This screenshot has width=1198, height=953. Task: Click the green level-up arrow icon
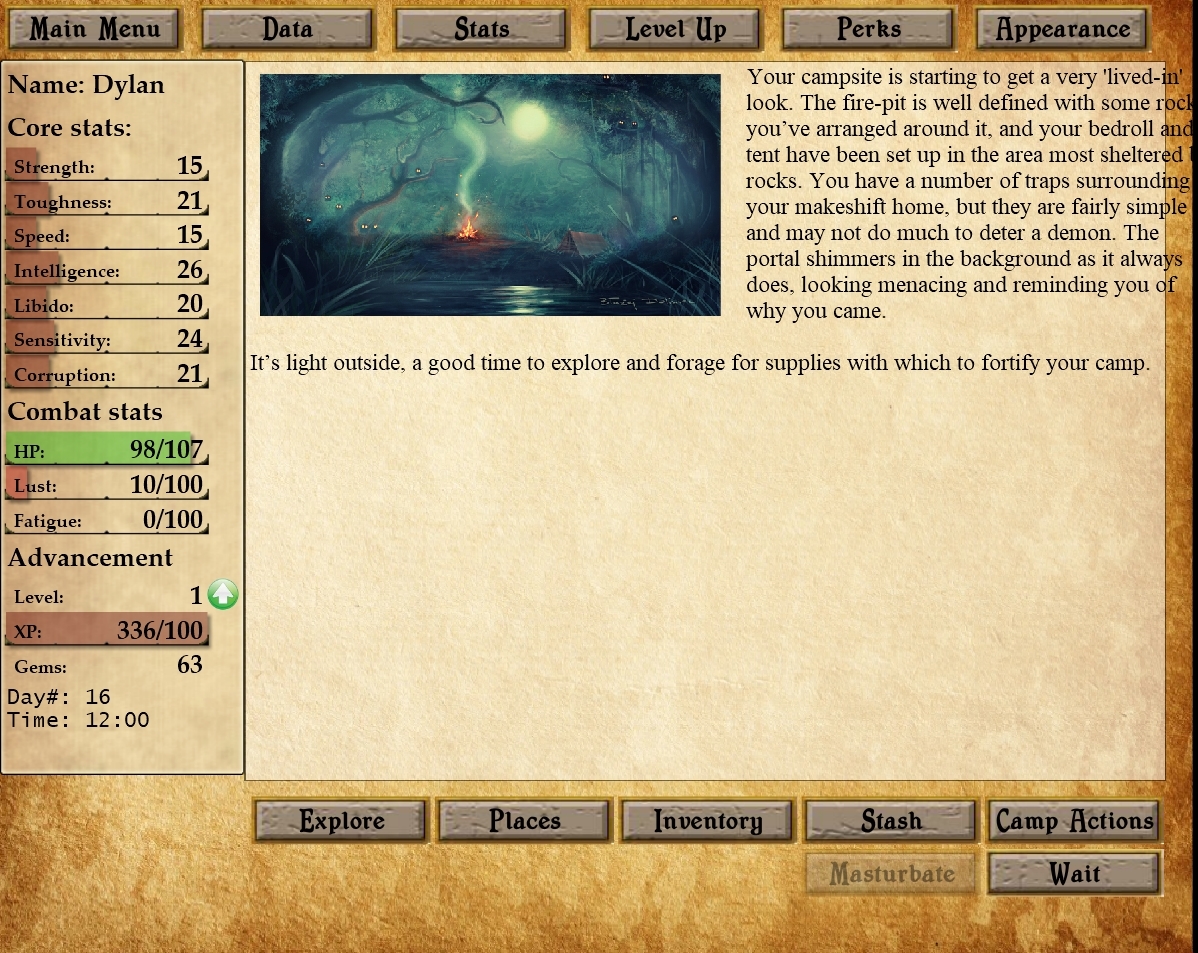[x=223, y=595]
